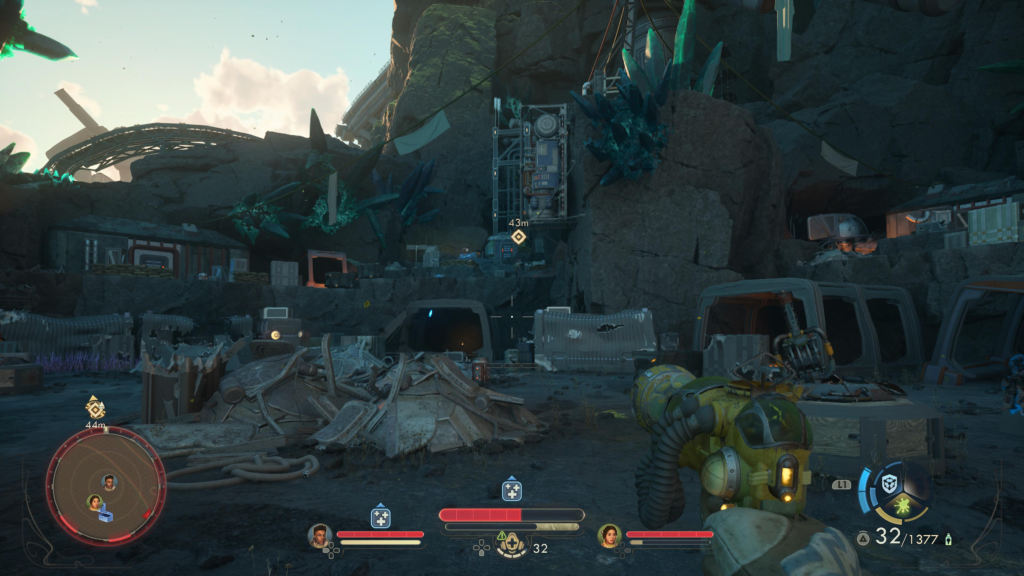1024x576 pixels.
Task: Use the healing item icon showing 32
Action: (x=512, y=545)
